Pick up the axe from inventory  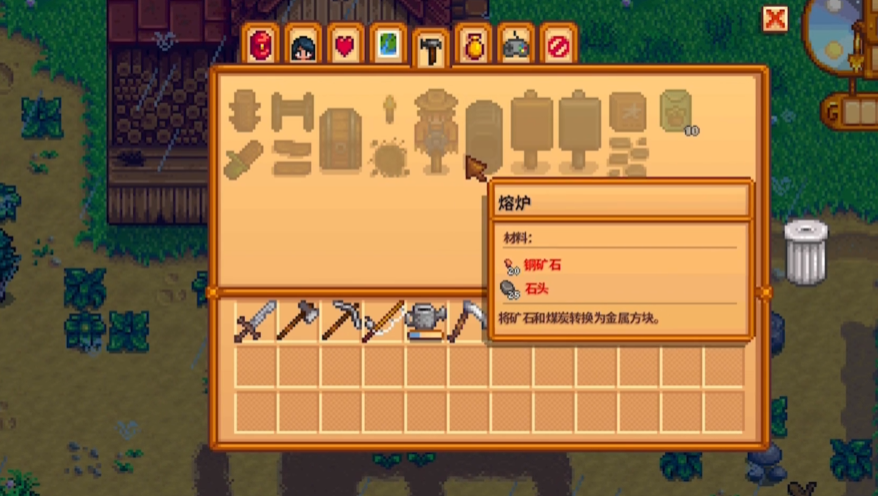point(297,322)
